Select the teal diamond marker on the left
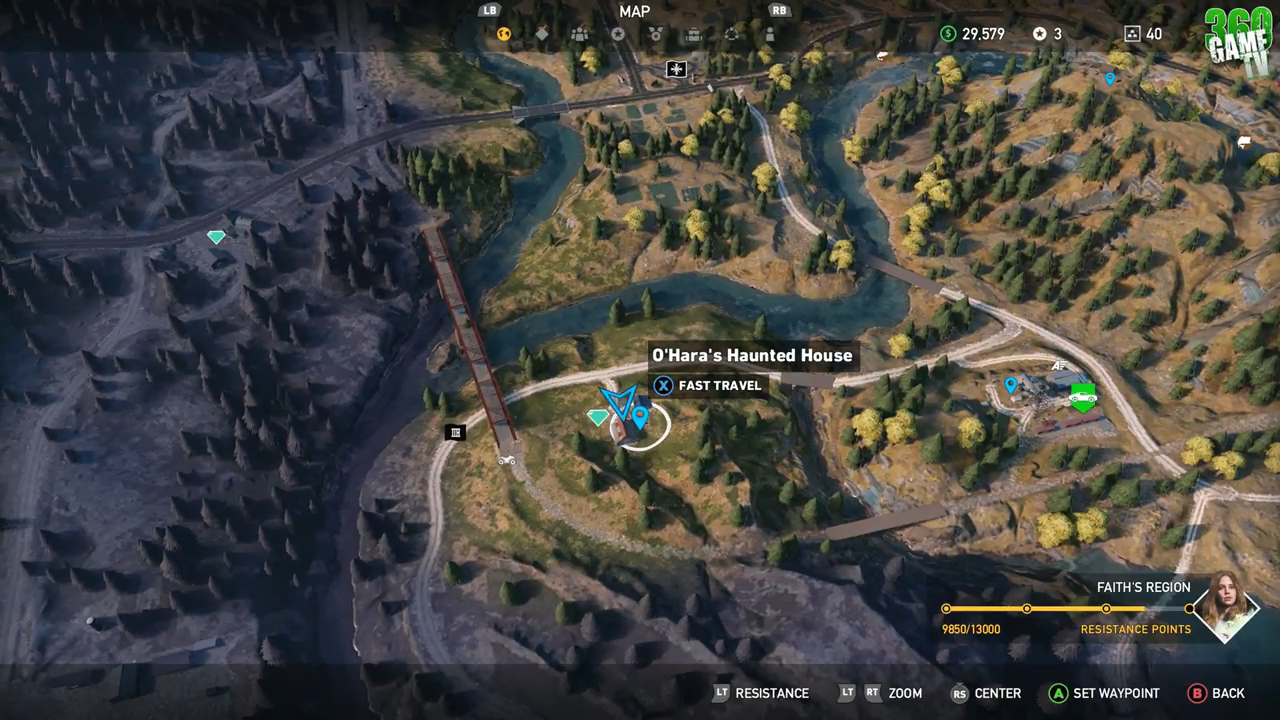 coord(215,237)
